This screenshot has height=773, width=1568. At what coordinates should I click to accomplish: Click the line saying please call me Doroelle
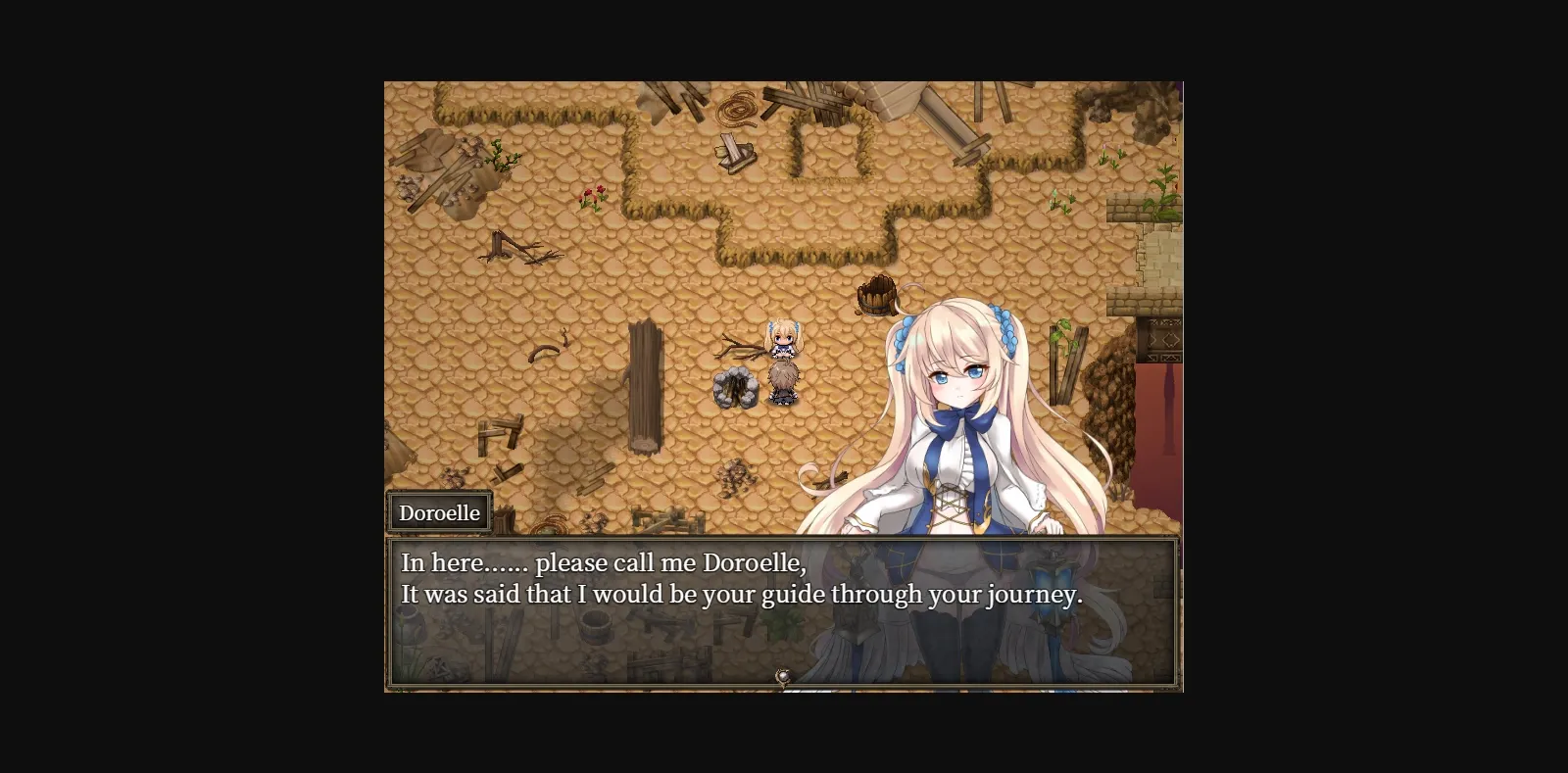603,561
